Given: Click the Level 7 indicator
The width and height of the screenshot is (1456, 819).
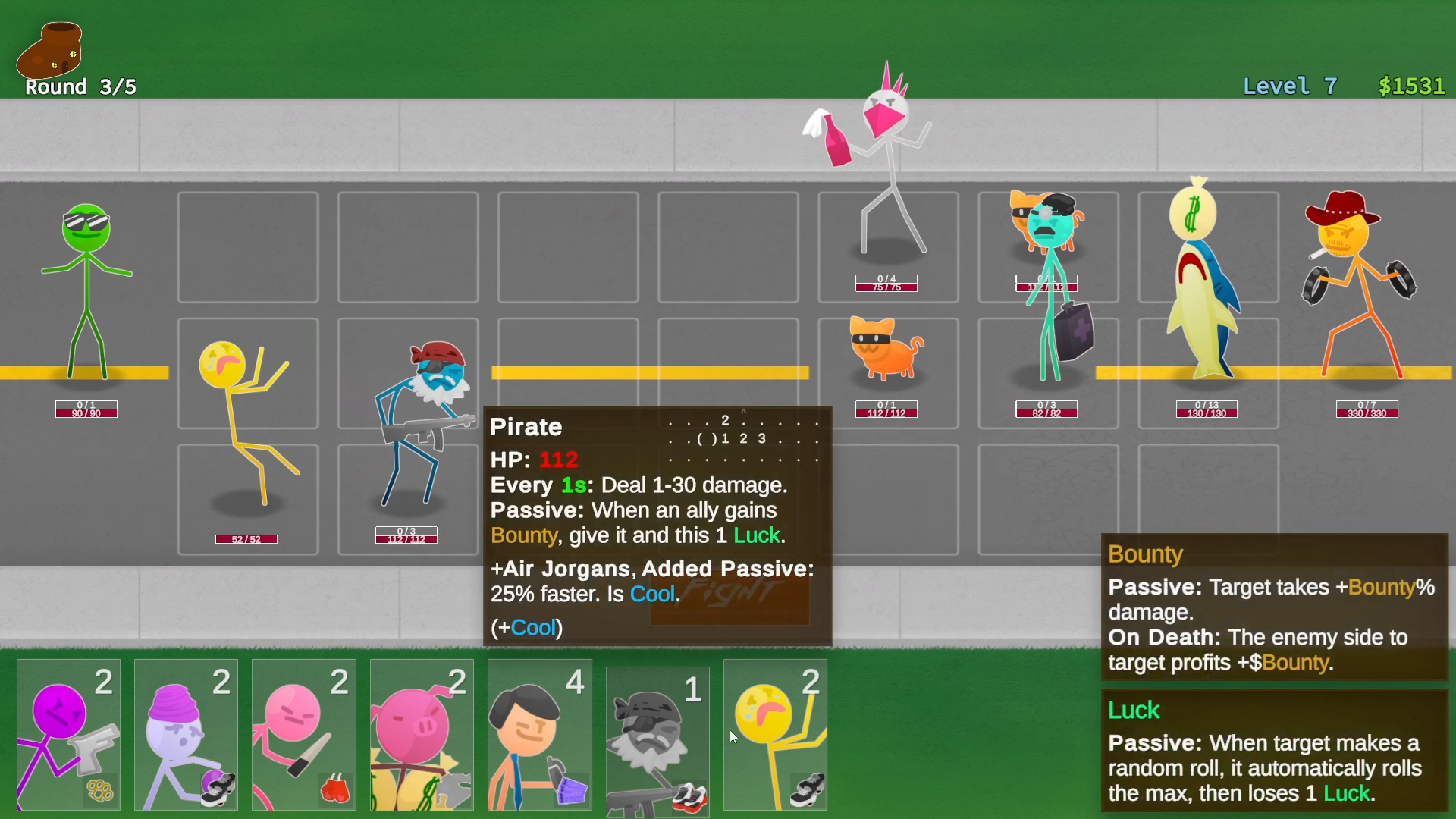Looking at the screenshot, I should (x=1290, y=86).
